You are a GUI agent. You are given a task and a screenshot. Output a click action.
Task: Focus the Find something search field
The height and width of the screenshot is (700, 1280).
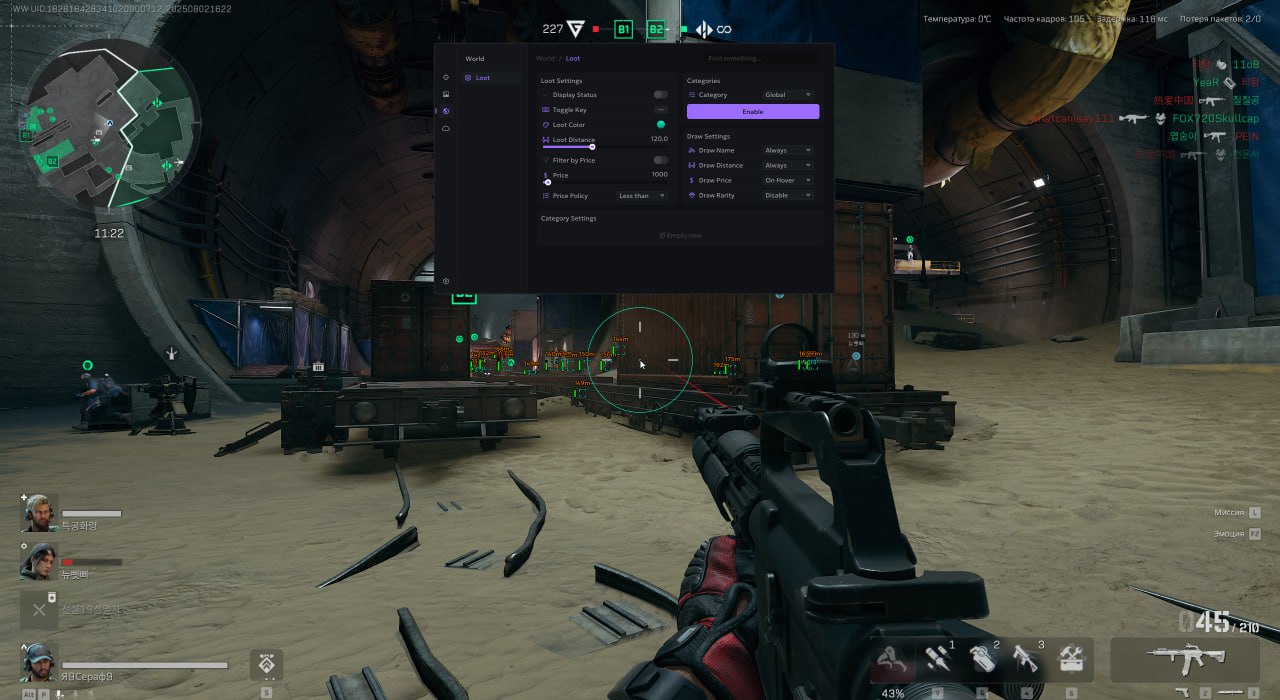[x=760, y=59]
